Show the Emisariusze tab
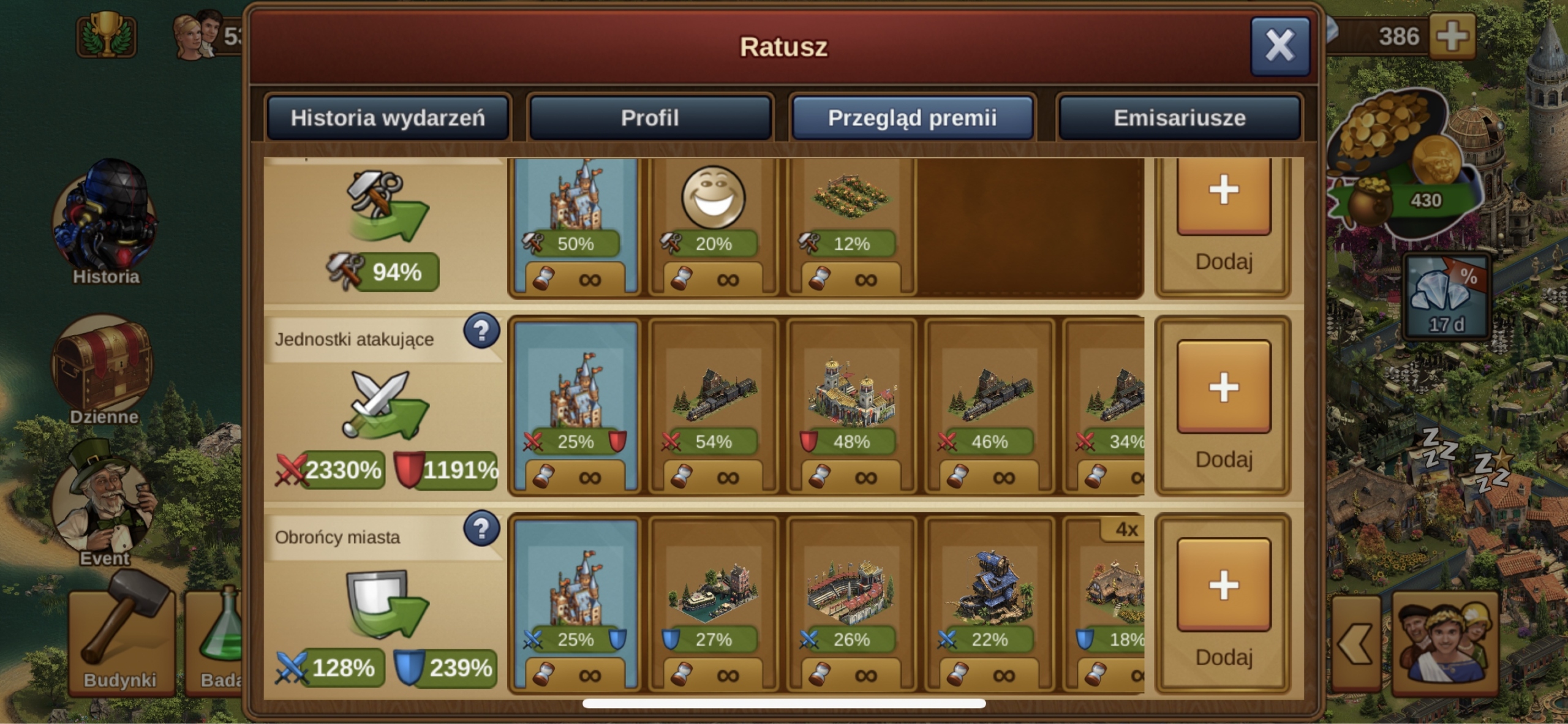1568x724 pixels. point(1179,118)
